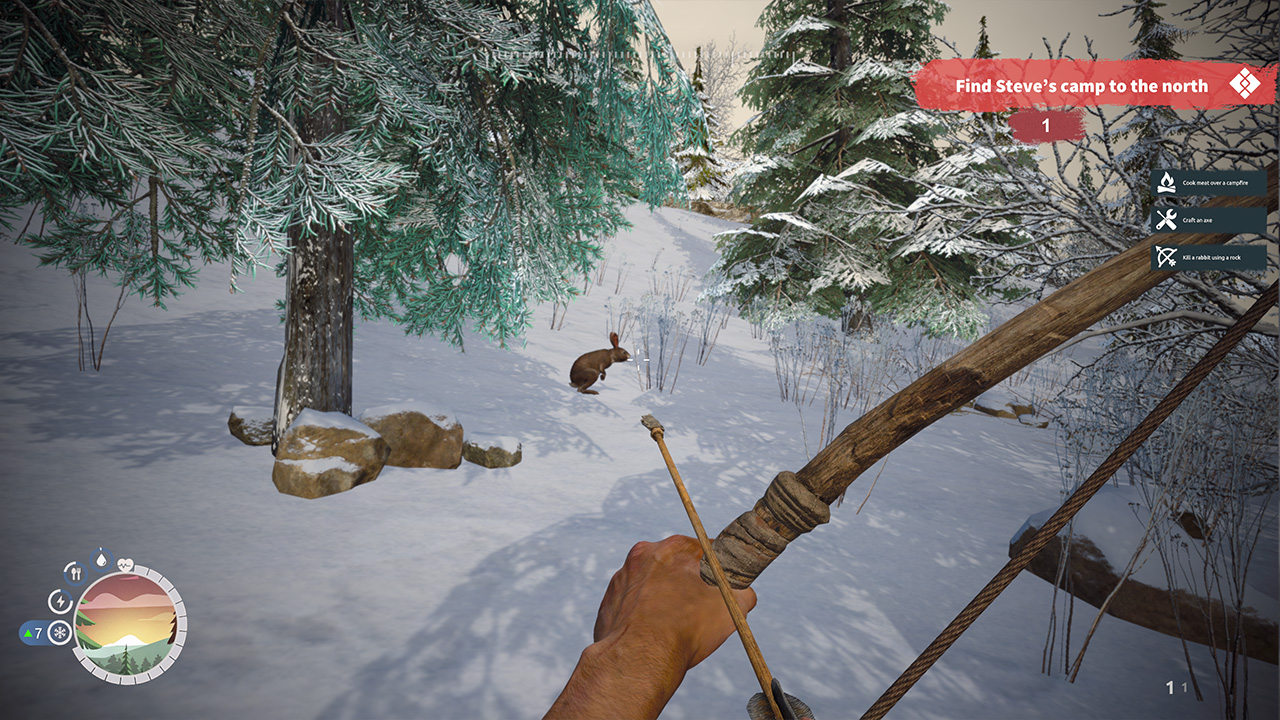Viewport: 1280px width, 720px height.
Task: Click the 'Kill a rabbit using a rock' task
Action: pyautogui.click(x=1208, y=258)
